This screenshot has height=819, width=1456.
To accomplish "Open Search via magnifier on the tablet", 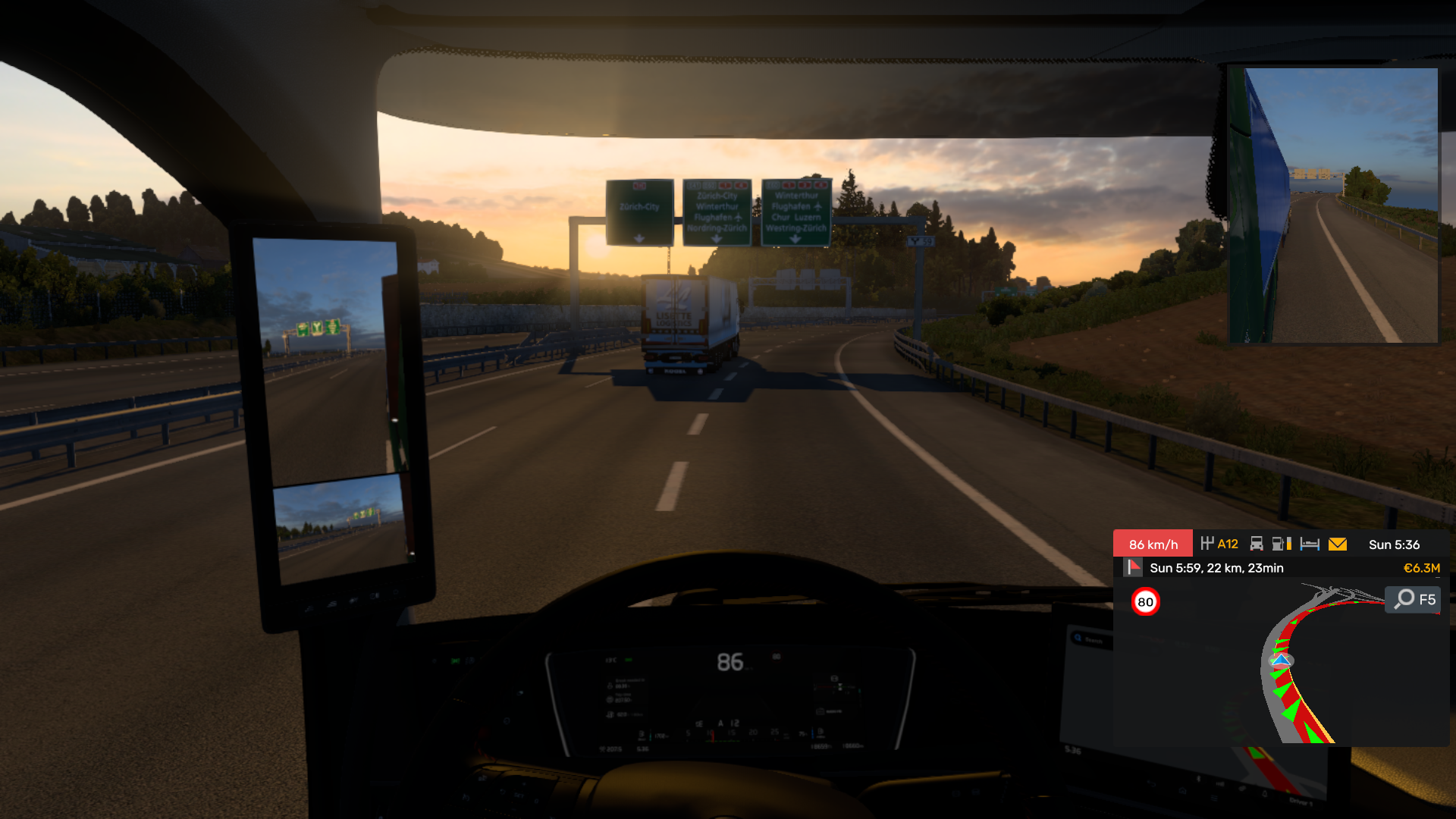I will (1078, 639).
